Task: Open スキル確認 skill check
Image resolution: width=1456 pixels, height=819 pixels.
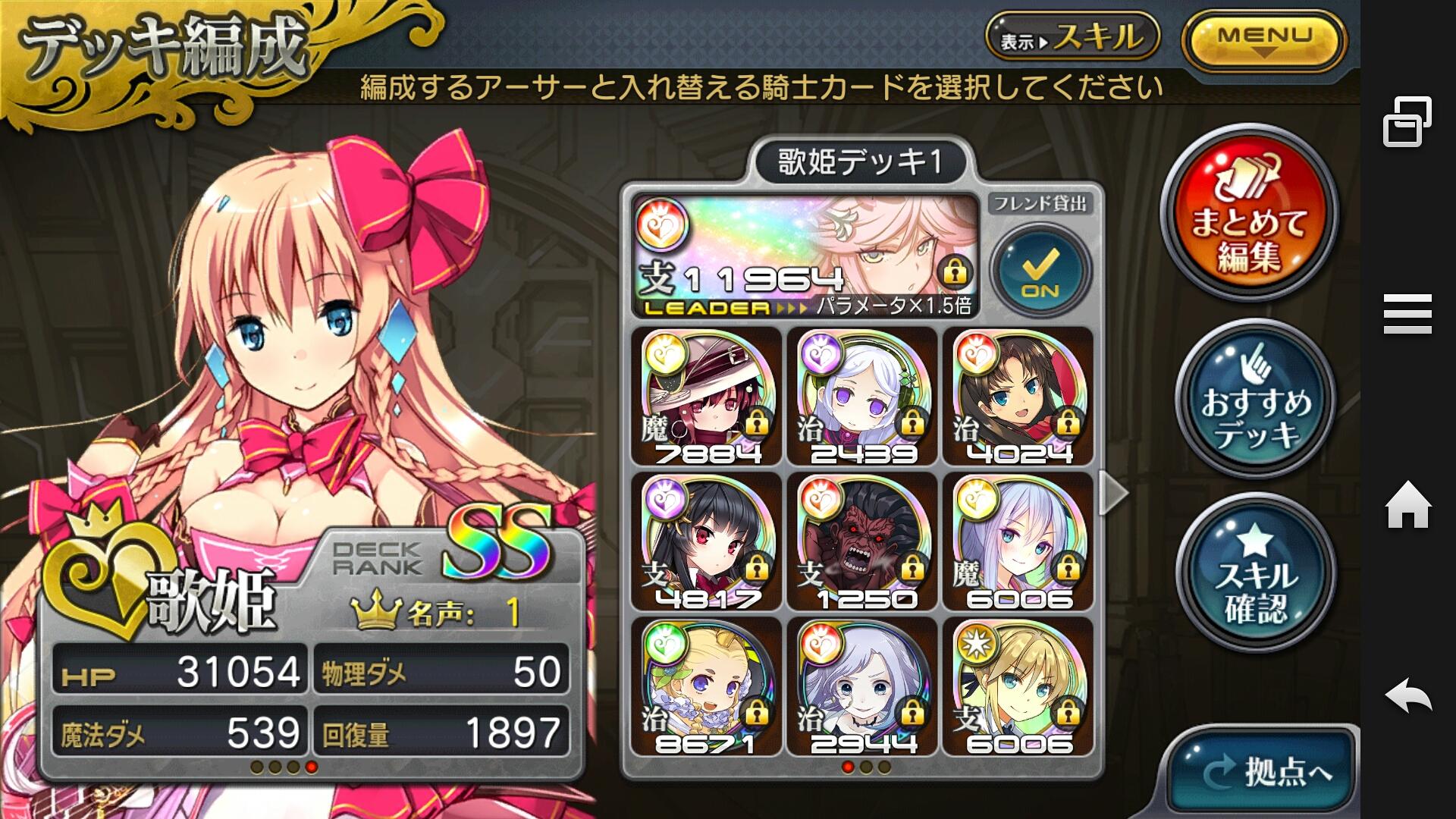Action: tap(1255, 575)
